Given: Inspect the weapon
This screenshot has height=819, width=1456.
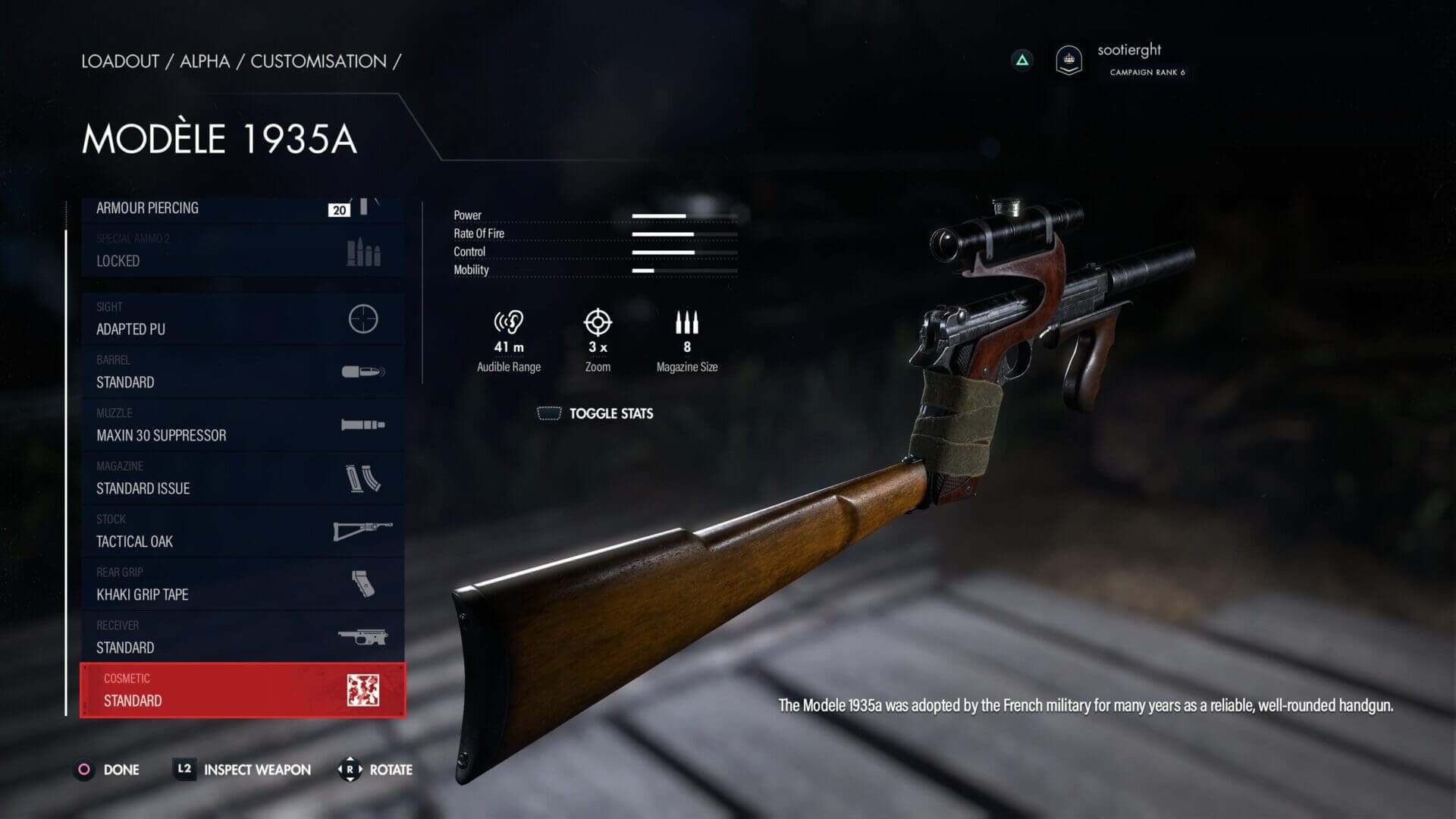Looking at the screenshot, I should click(243, 770).
